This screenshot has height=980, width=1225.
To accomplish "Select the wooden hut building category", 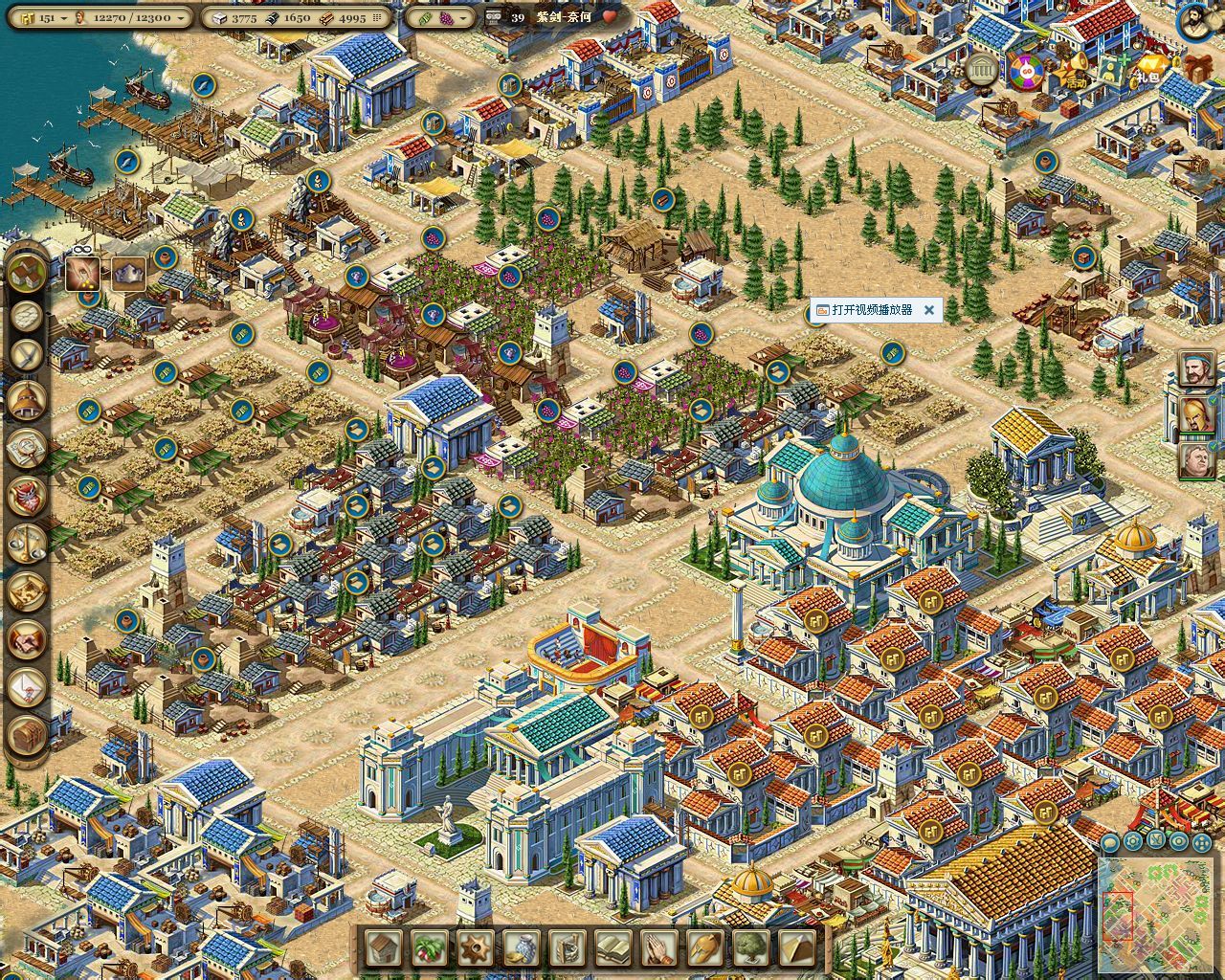I will pos(384,947).
